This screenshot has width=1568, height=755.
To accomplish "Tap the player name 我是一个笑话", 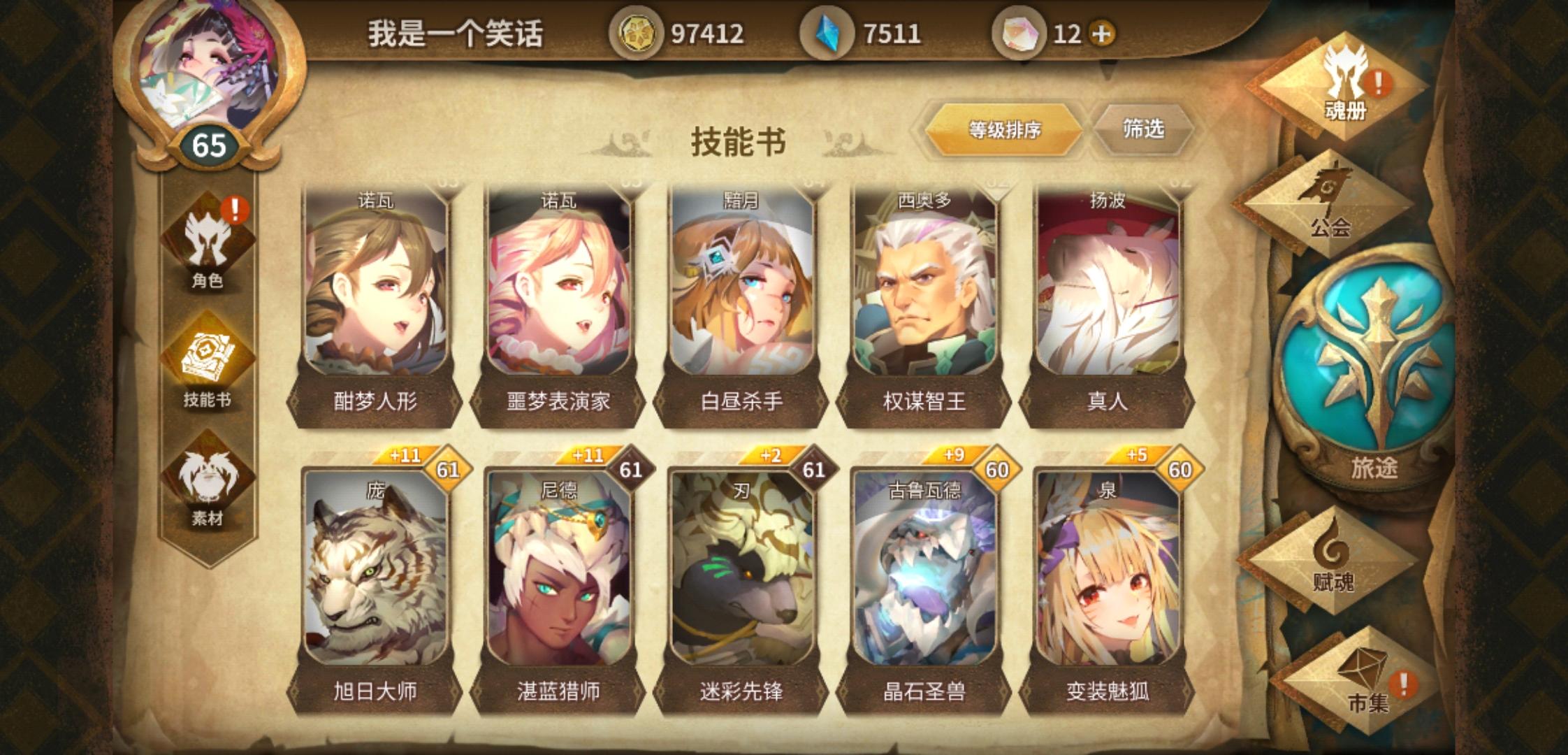I will tap(455, 31).
